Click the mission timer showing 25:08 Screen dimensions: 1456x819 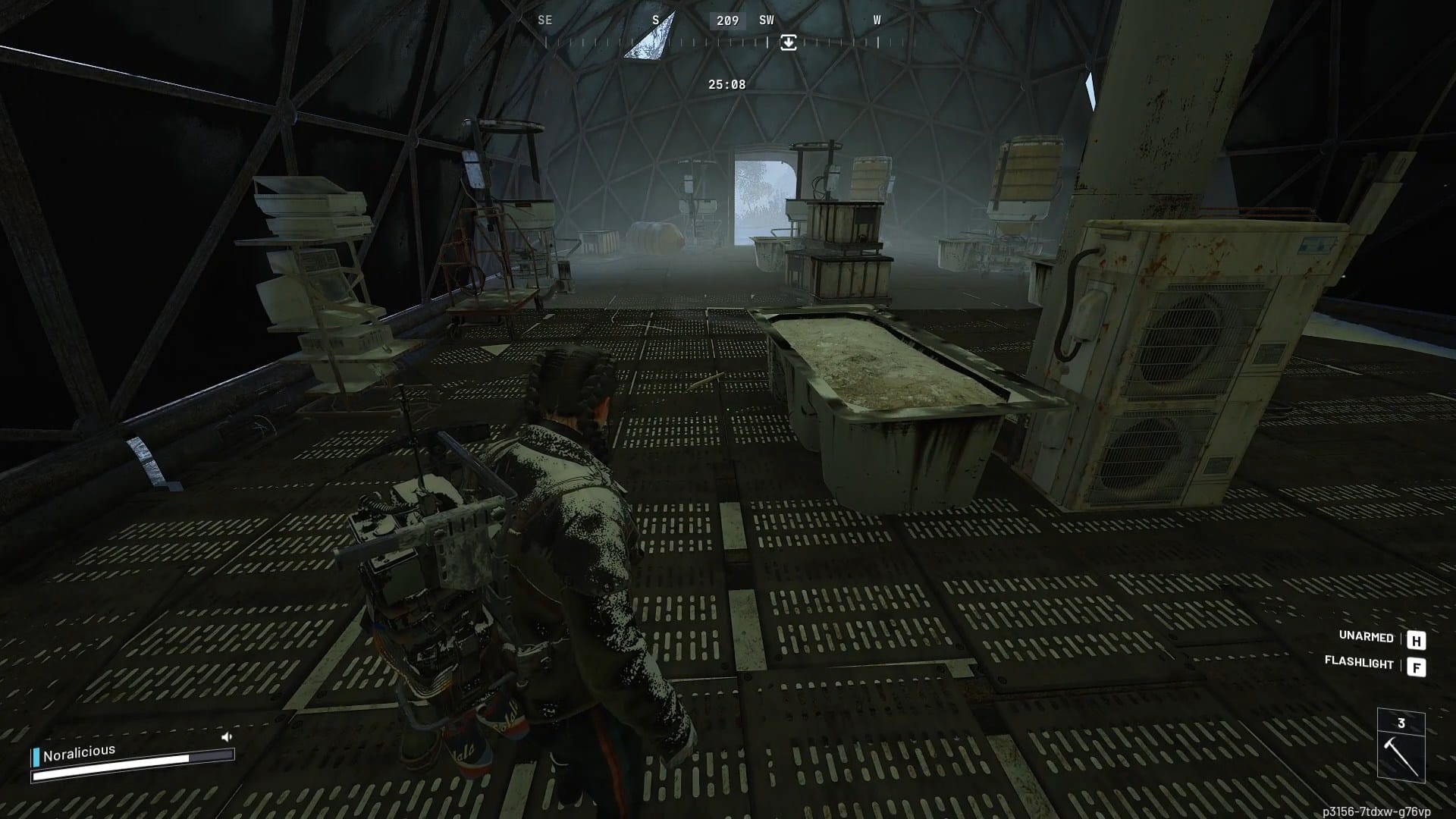point(726,84)
